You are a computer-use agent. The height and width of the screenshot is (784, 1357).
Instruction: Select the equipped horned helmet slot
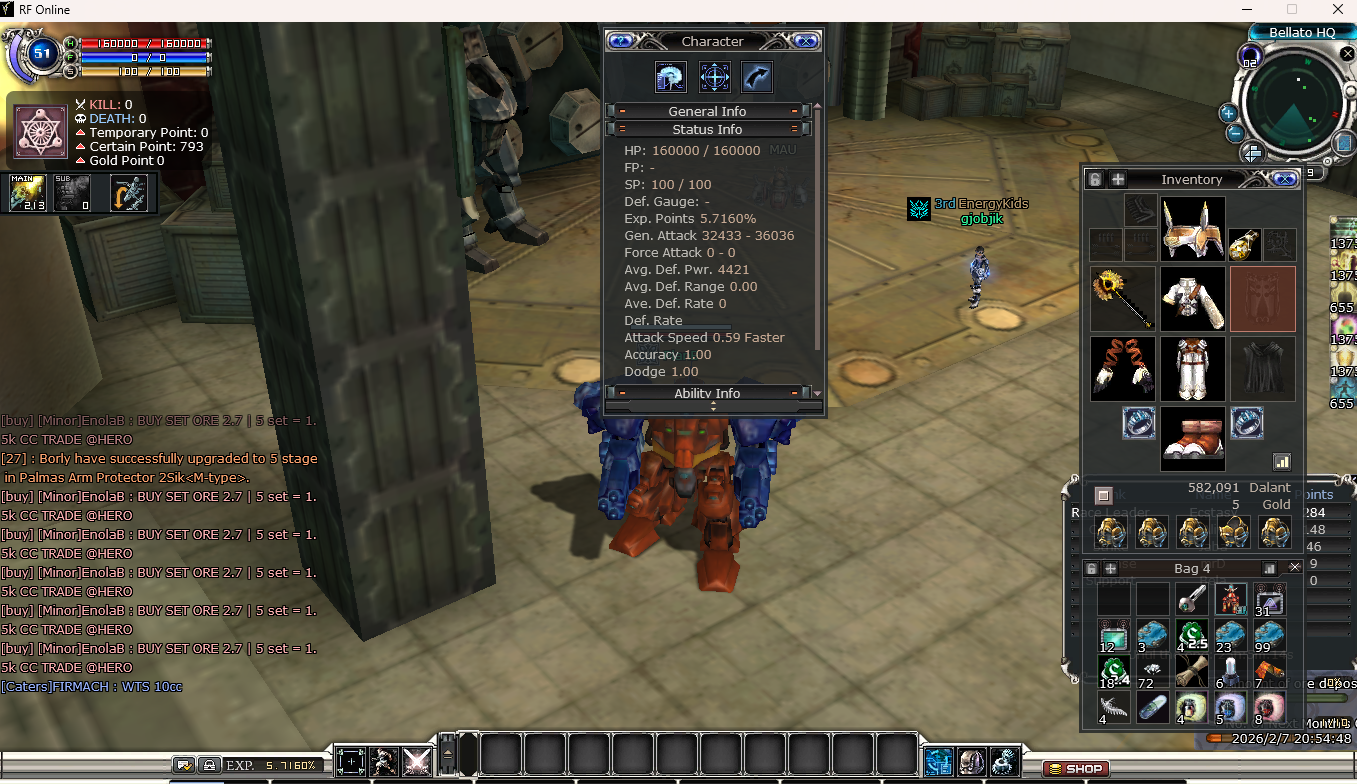[1192, 228]
